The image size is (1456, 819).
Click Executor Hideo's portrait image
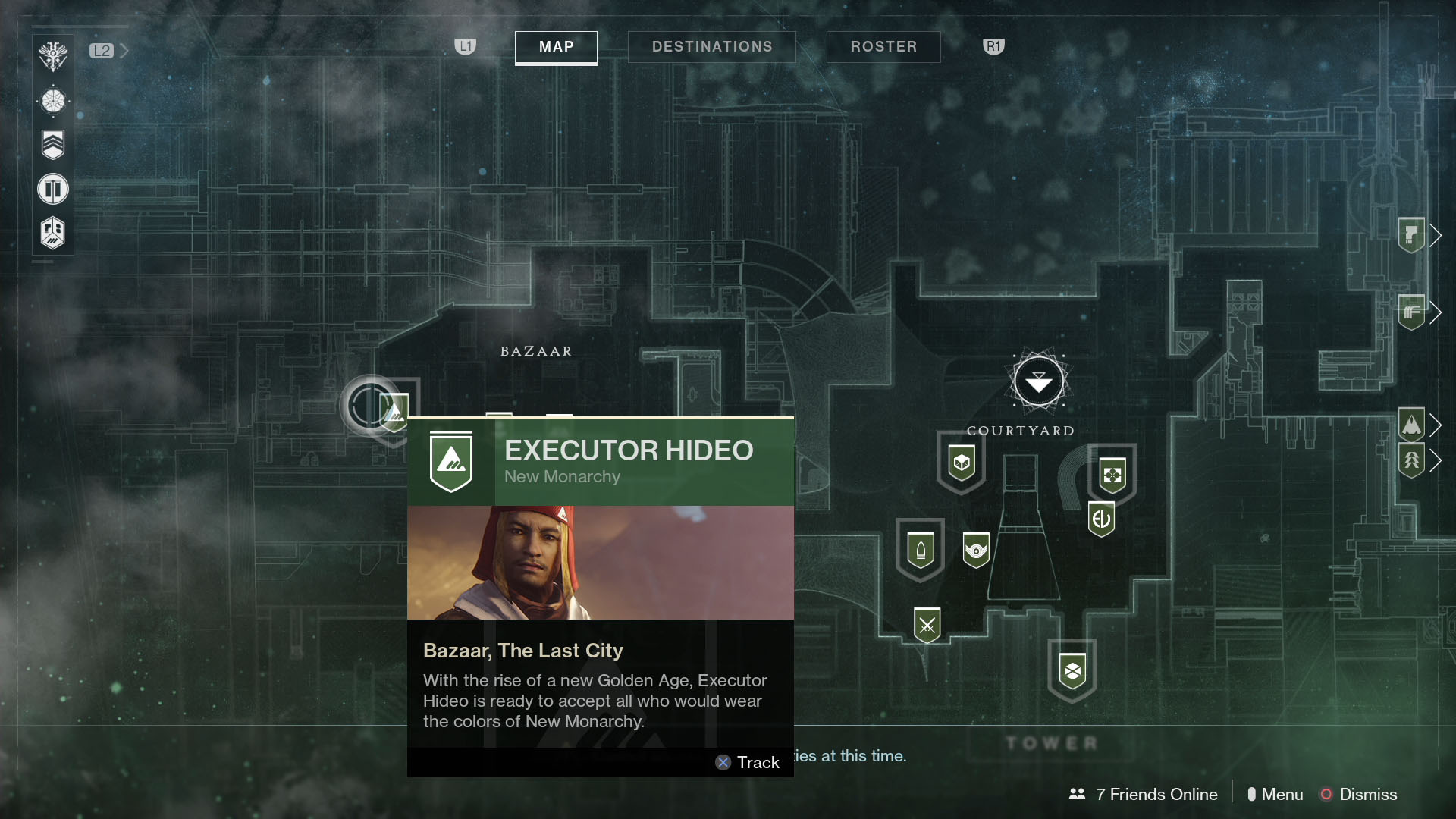(x=599, y=563)
